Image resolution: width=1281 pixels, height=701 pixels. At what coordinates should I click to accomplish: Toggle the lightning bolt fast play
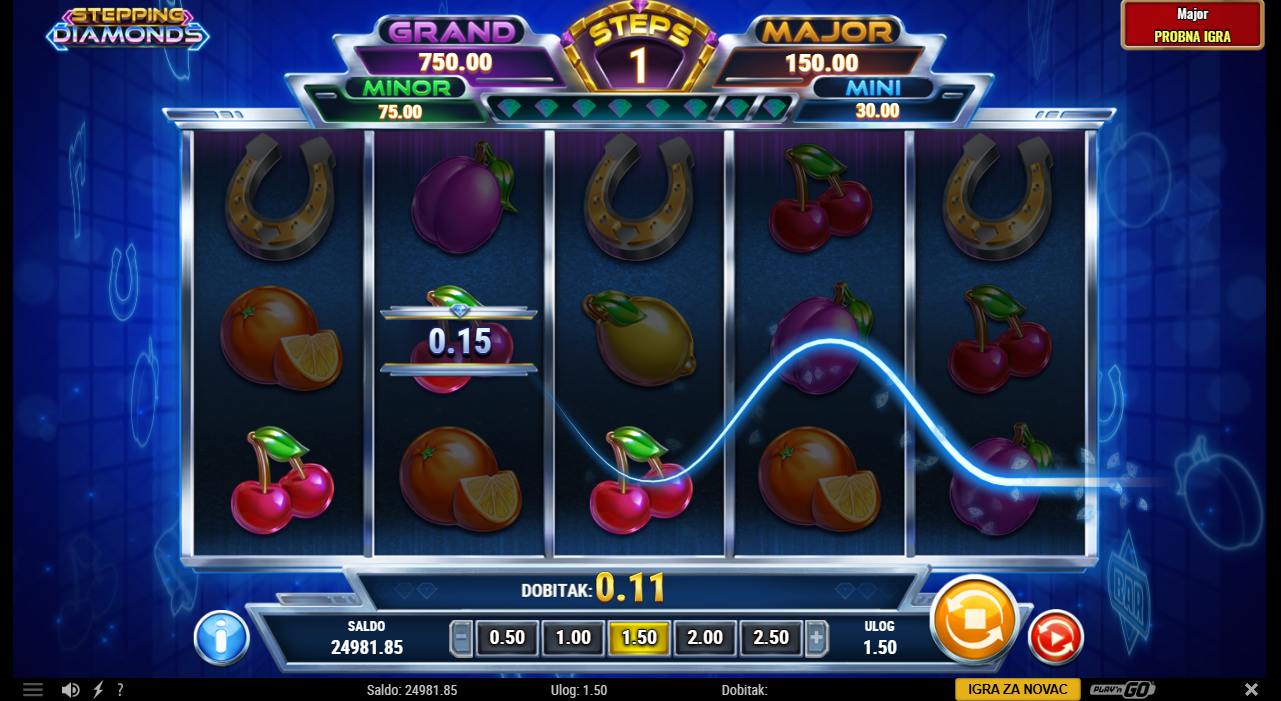98,690
